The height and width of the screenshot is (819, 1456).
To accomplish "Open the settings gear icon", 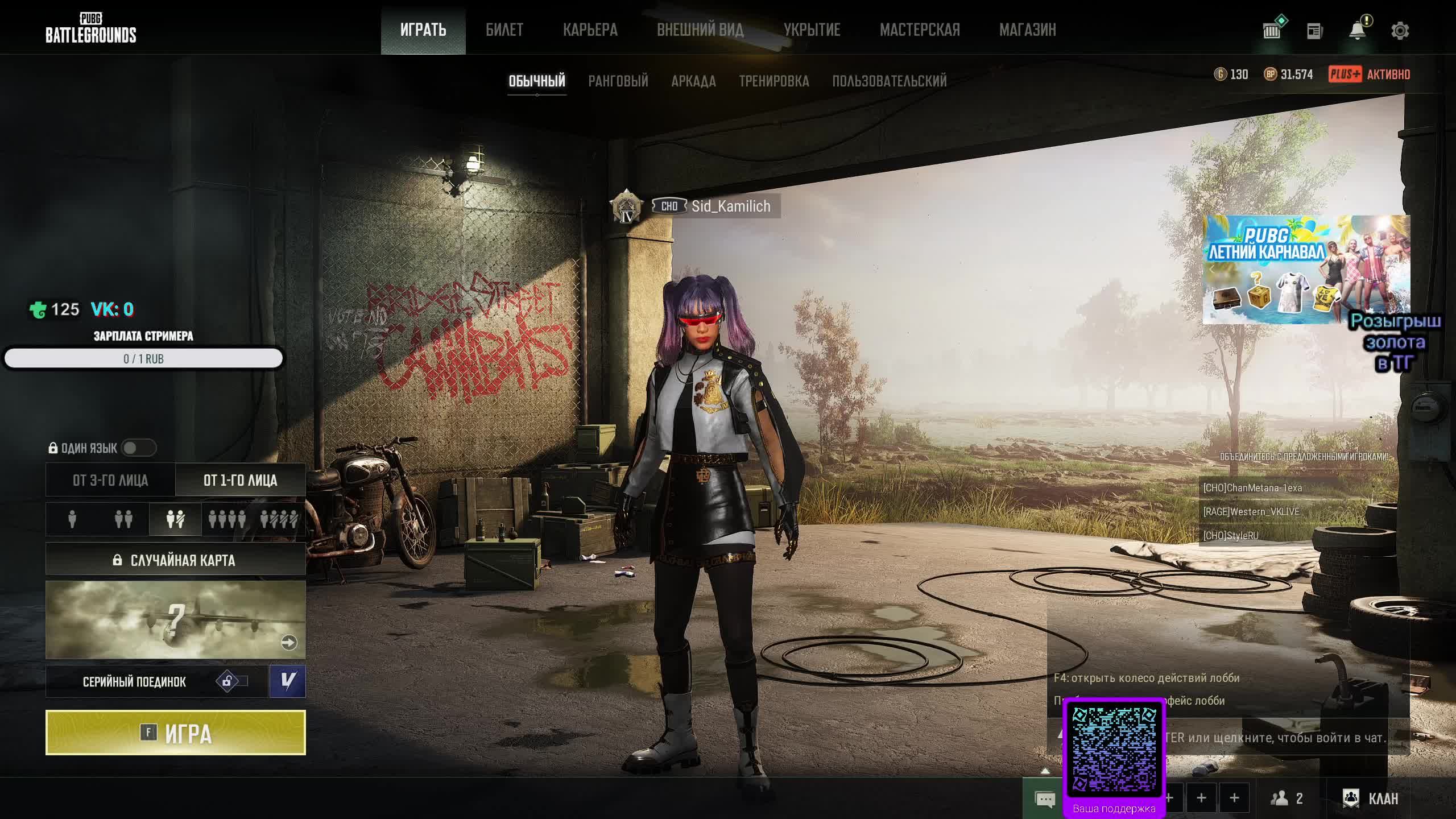I will tap(1400, 31).
